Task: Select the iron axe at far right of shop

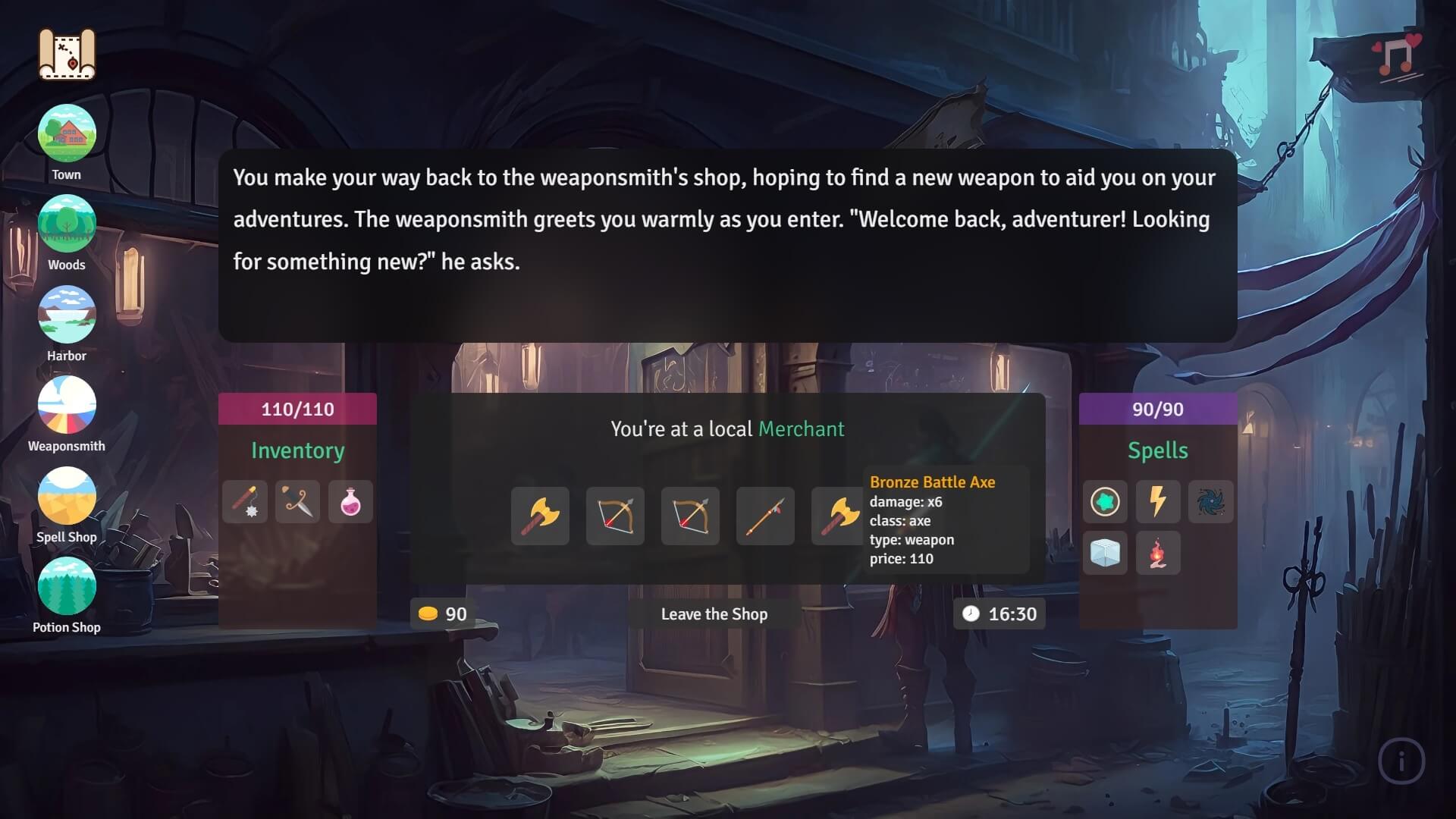Action: coord(838,516)
